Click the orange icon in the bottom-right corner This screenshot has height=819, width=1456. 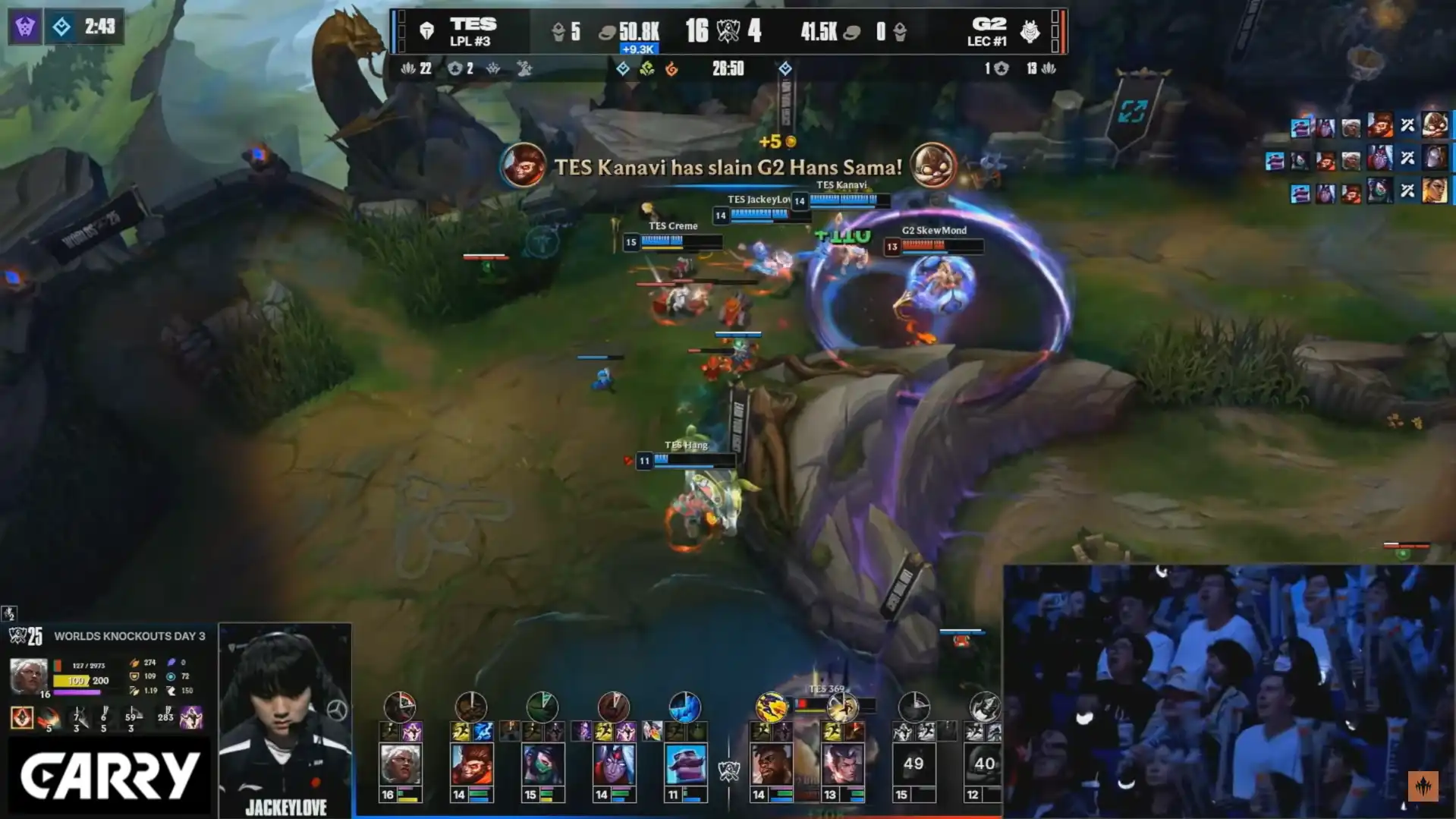coord(1423,786)
